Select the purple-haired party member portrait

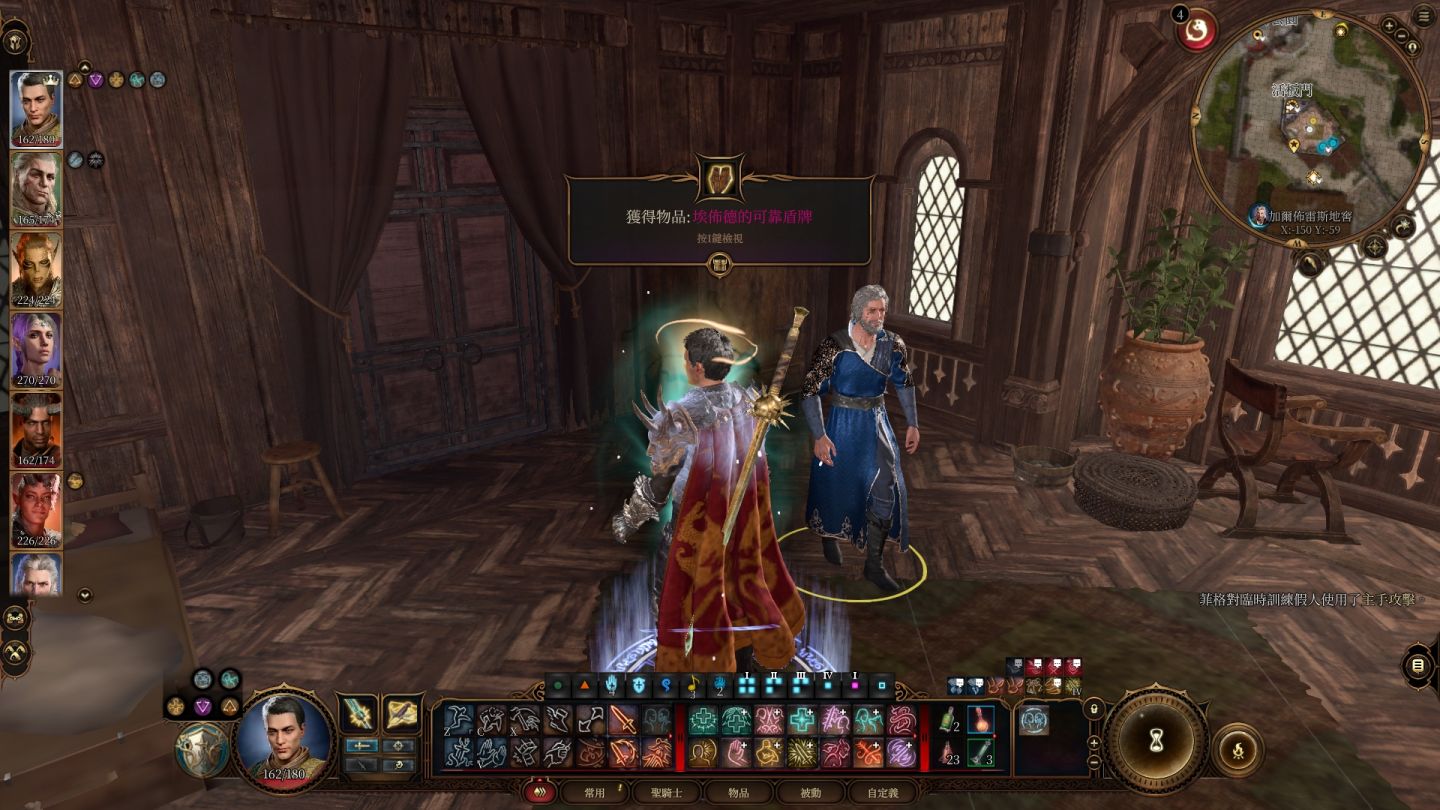36,349
